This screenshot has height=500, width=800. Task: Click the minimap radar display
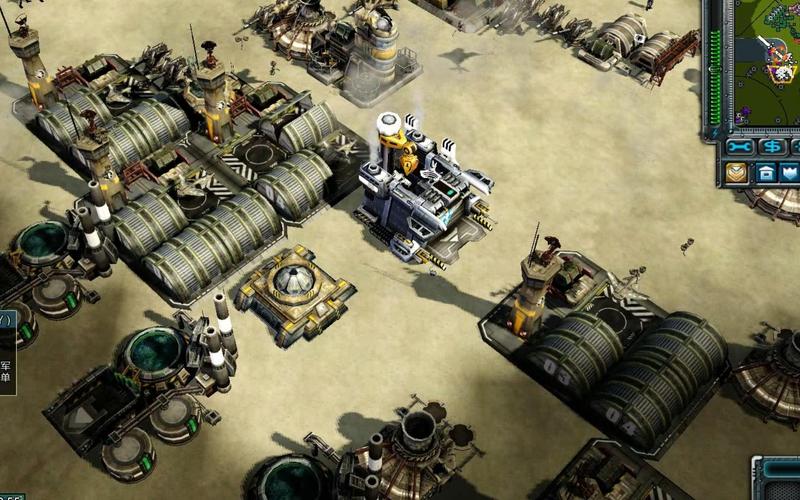tap(768, 60)
